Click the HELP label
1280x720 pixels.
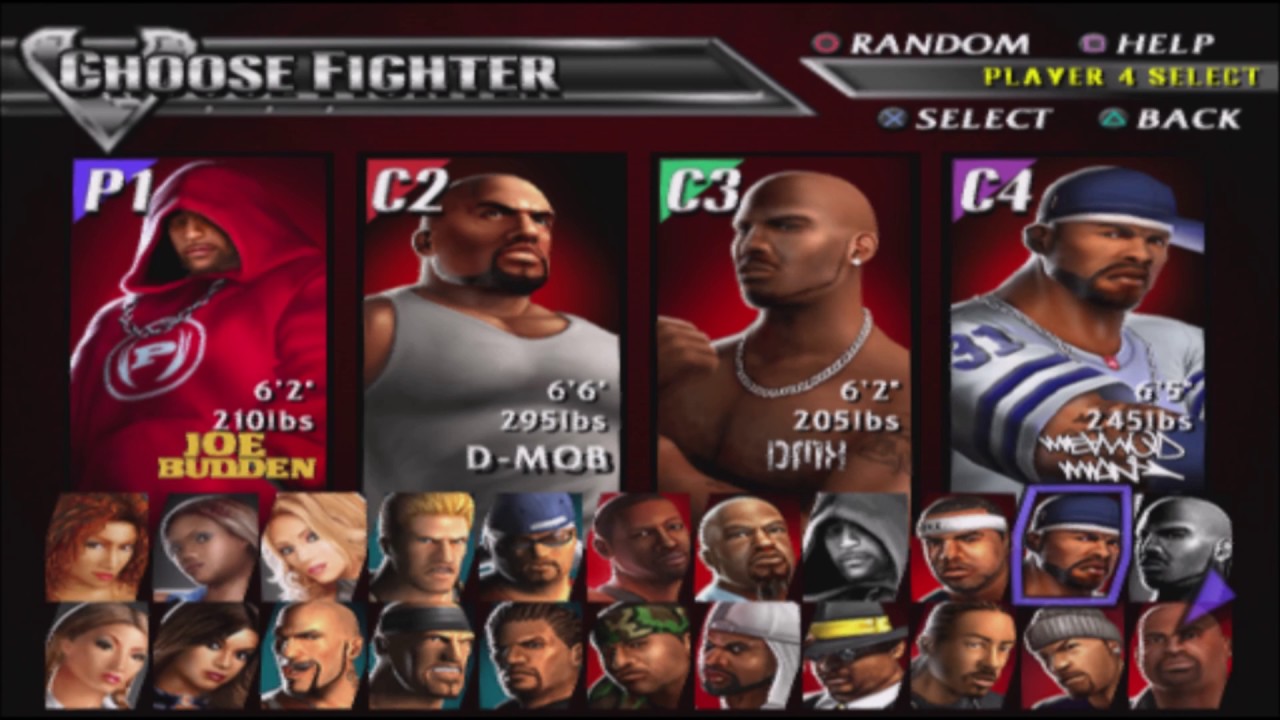(x=1168, y=44)
